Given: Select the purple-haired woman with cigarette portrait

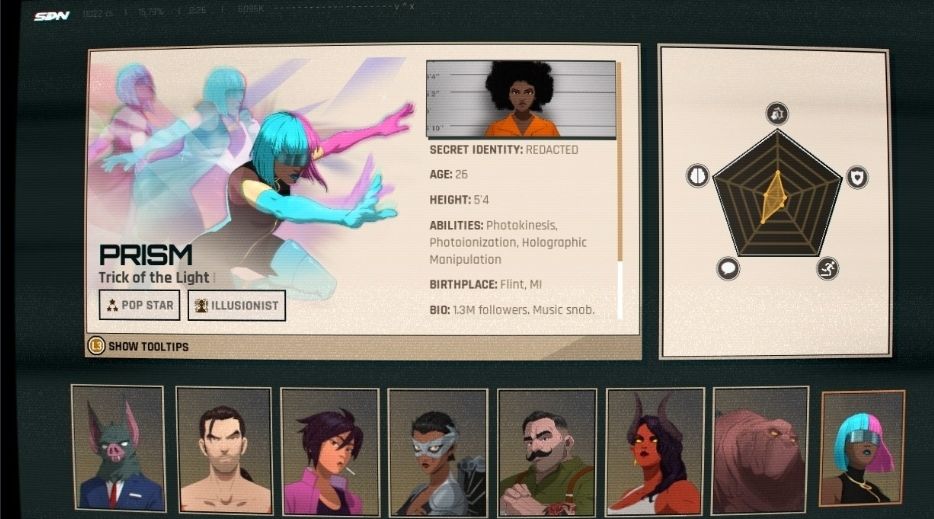Looking at the screenshot, I should [x=330, y=450].
